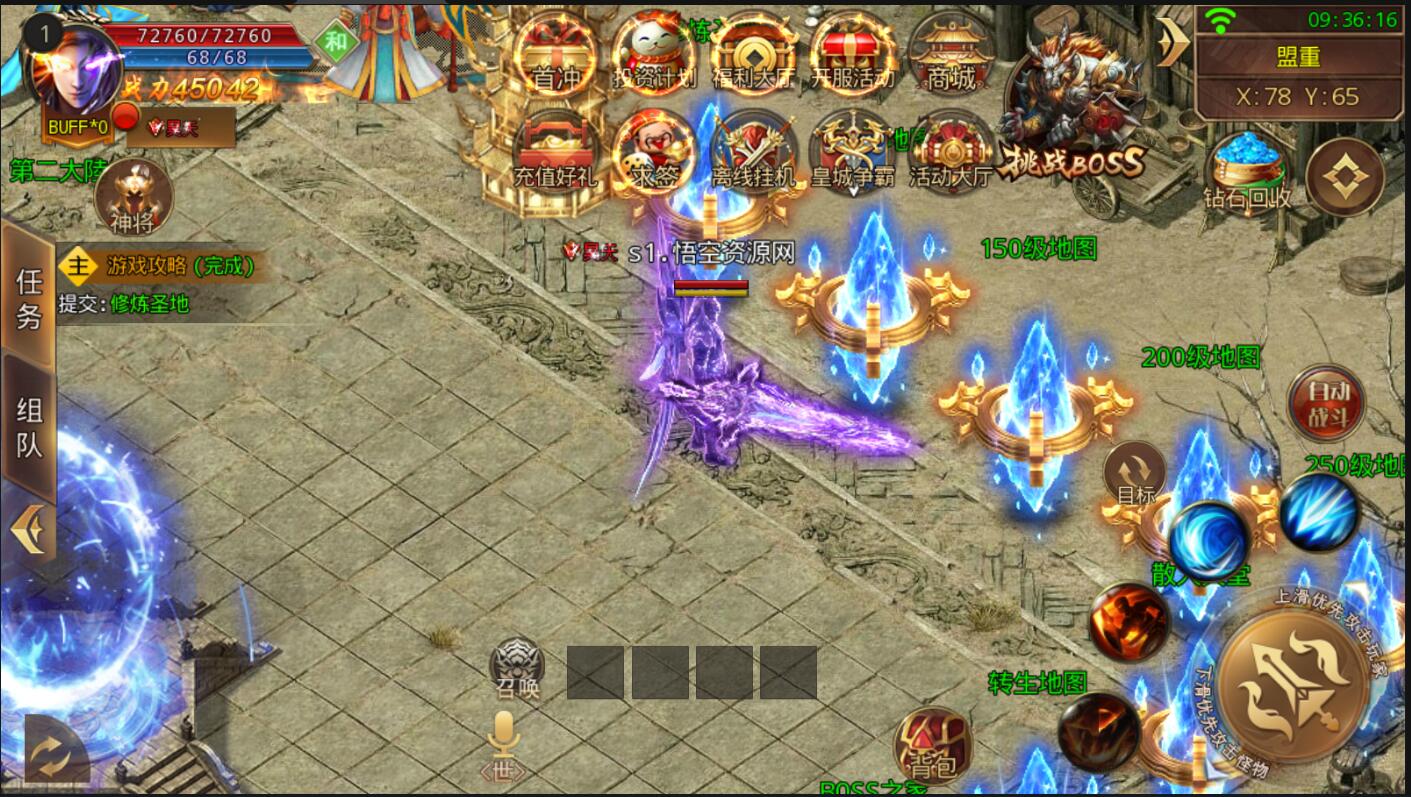Image resolution: width=1411 pixels, height=797 pixels.
Task: Open the 离线挂机 offline idle icon
Action: pyautogui.click(x=752, y=152)
